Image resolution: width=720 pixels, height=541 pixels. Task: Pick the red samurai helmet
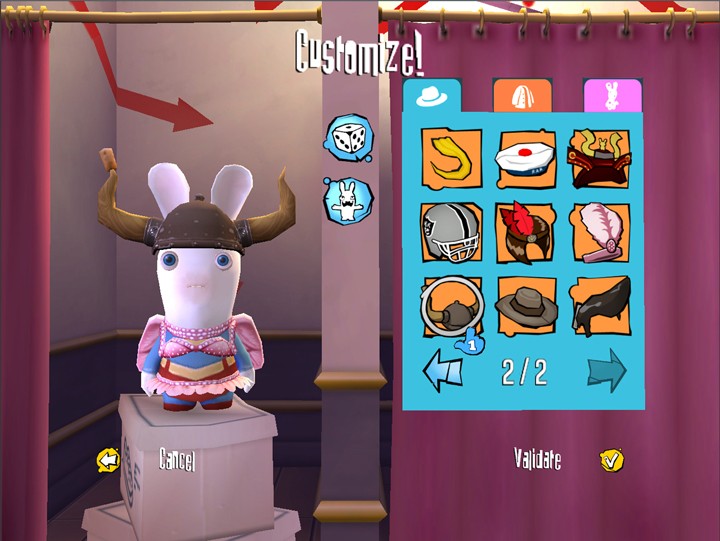pos(600,158)
